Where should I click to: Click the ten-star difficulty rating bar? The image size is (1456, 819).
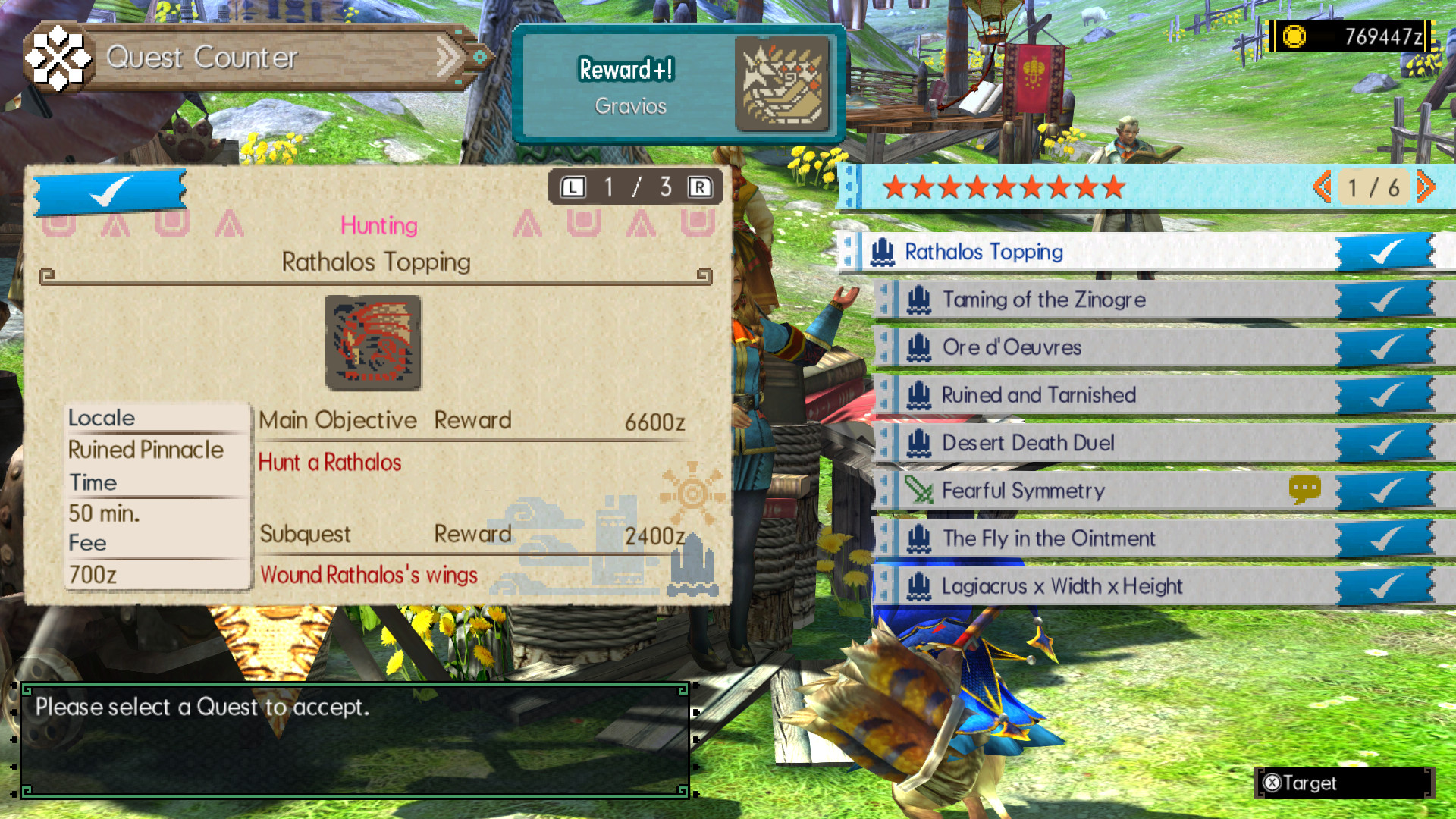click(1005, 189)
